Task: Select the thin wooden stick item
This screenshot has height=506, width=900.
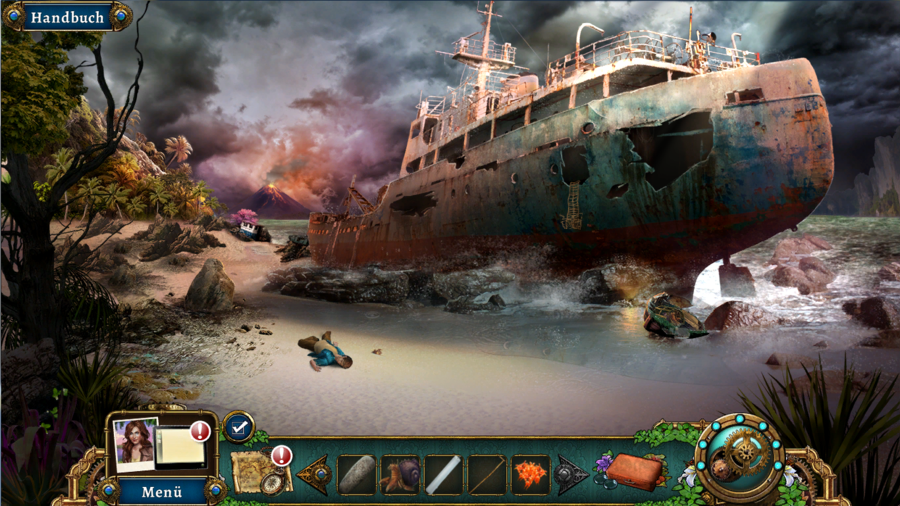Action: [487, 474]
